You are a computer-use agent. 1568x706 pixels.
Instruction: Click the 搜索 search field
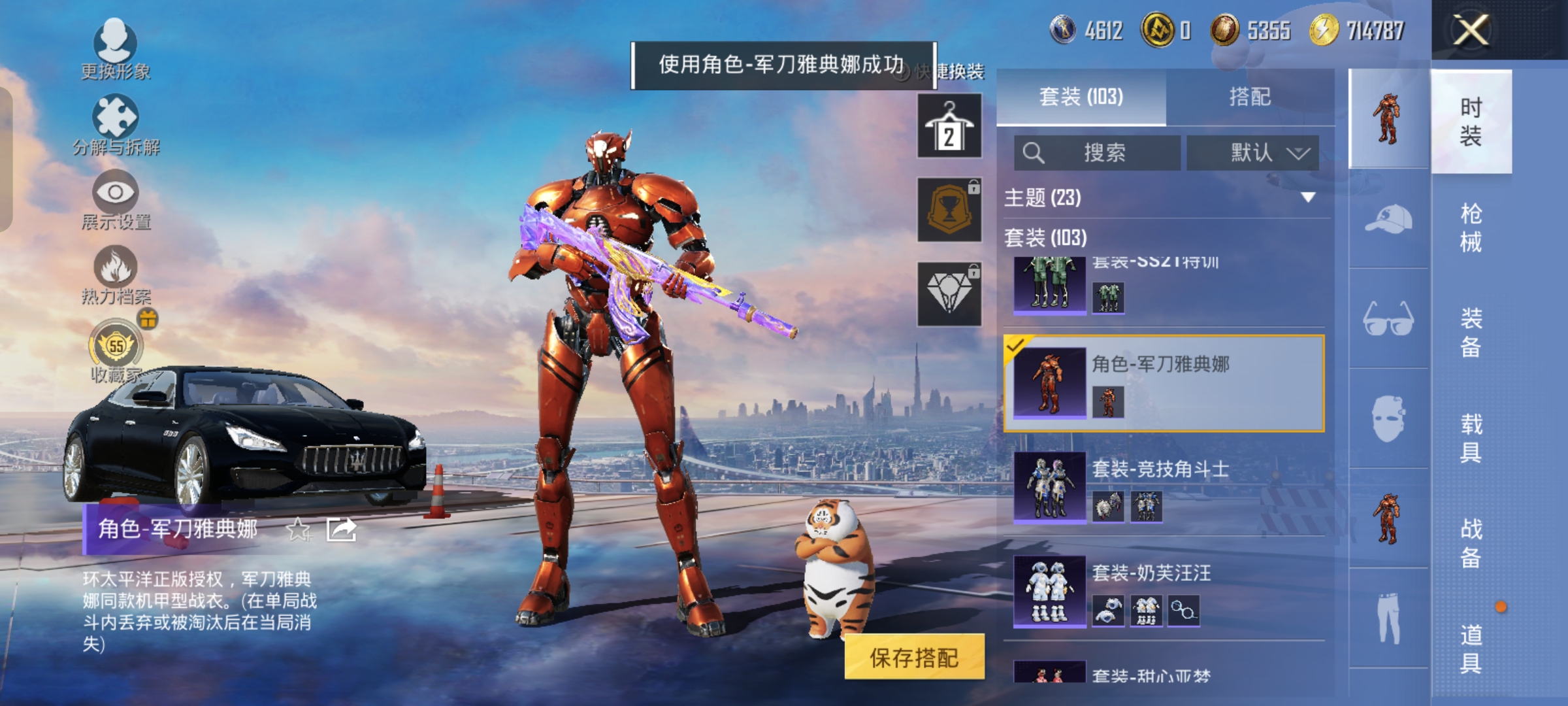1098,153
